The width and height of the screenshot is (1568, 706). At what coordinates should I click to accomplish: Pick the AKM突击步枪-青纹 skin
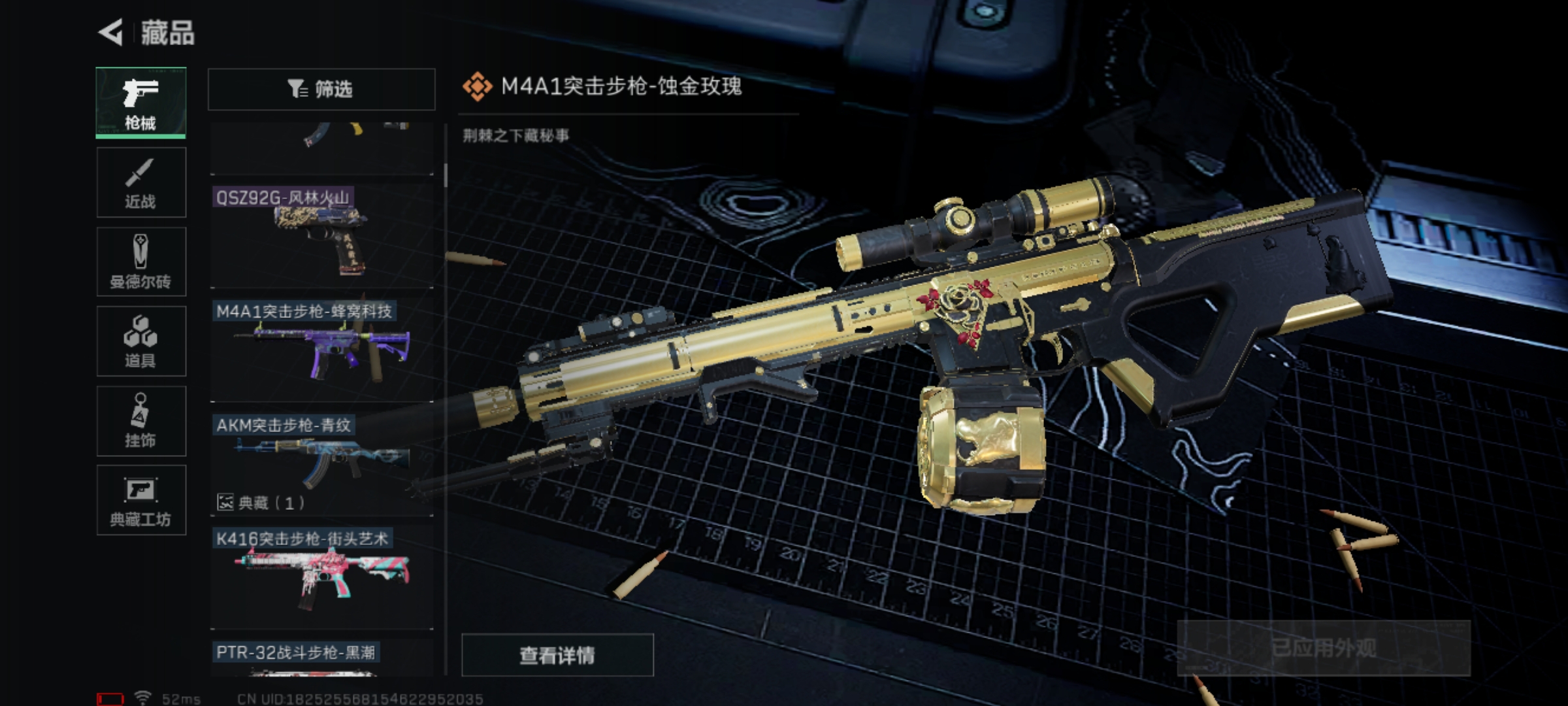coord(321,463)
